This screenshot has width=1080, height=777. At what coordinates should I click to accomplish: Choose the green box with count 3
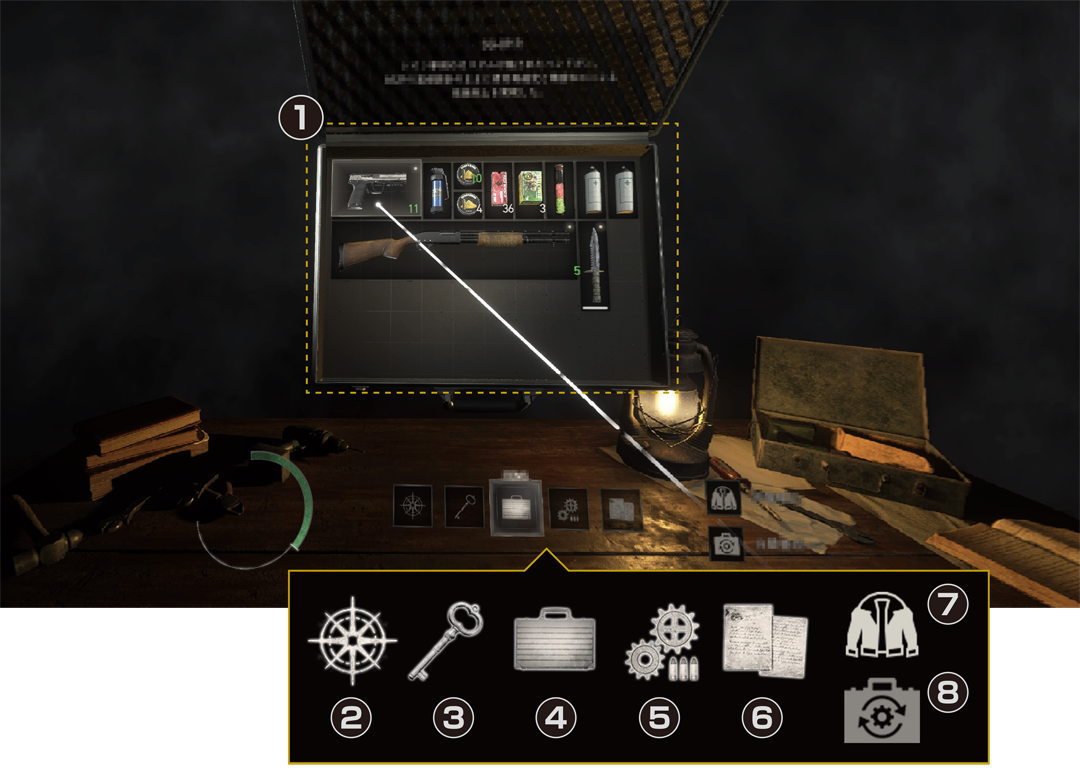529,189
